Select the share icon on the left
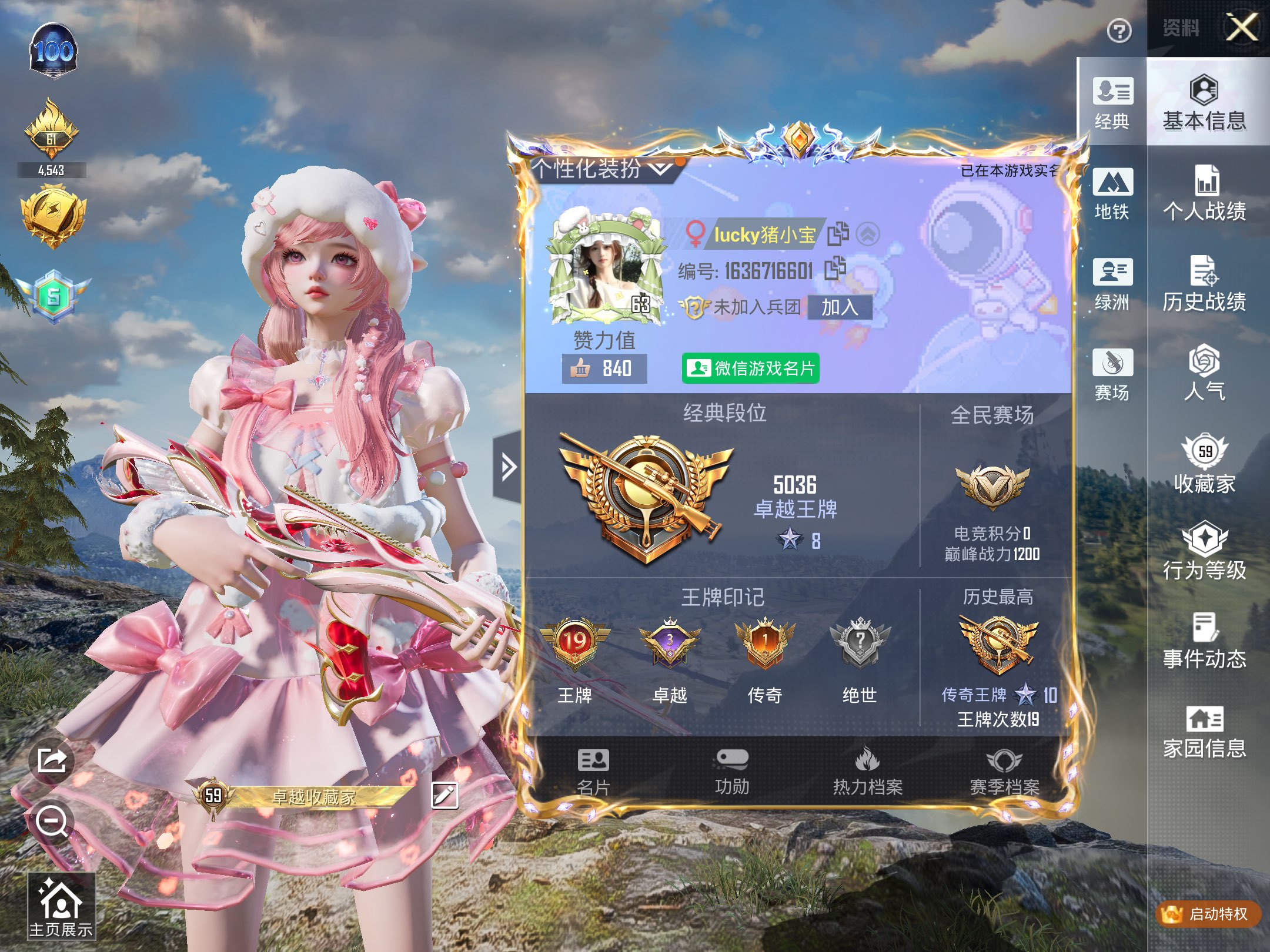The image size is (1270, 952). point(52,760)
